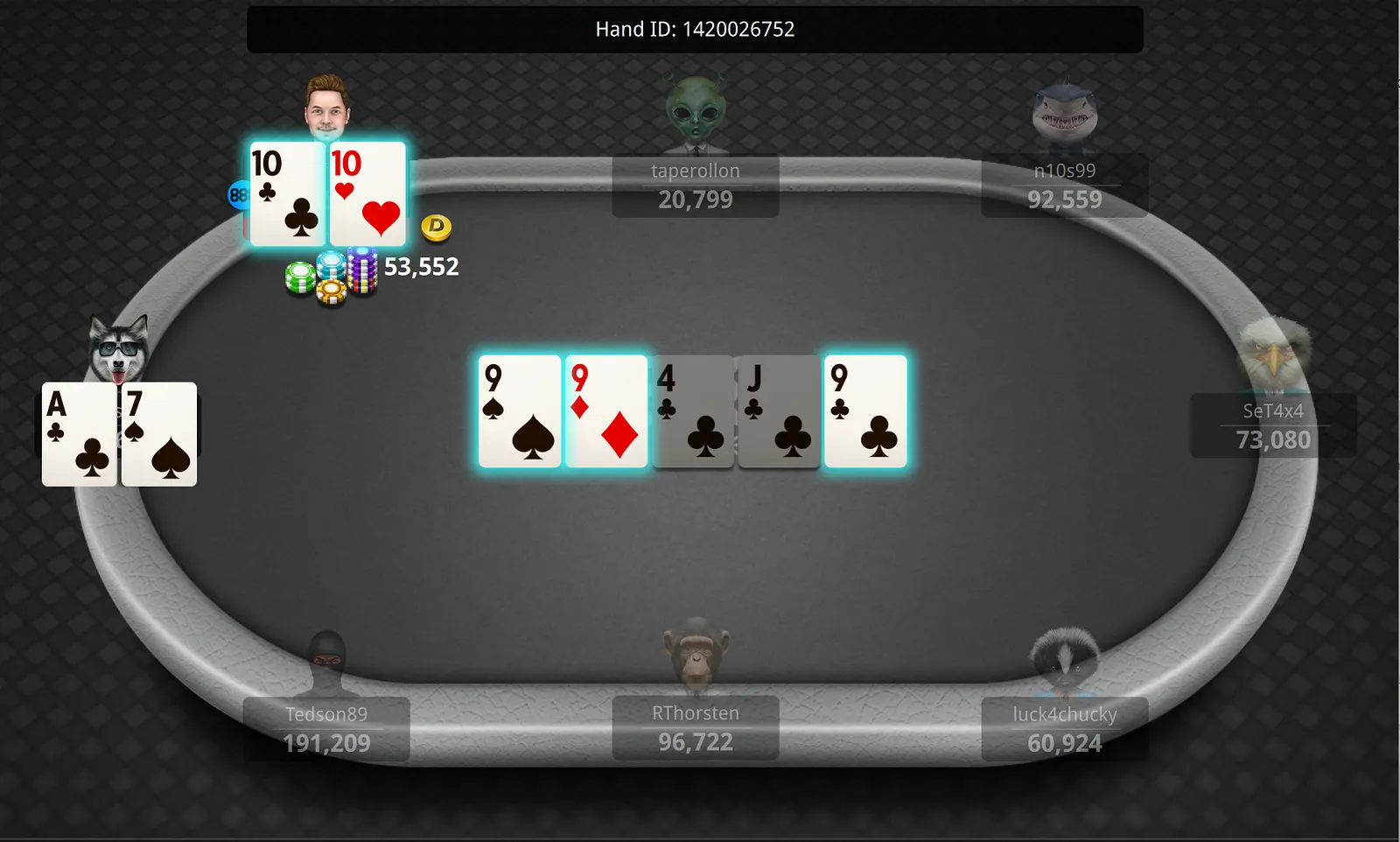Open n10s99's player seat panel
Viewport: 1400px width, 842px height.
pos(1064,186)
